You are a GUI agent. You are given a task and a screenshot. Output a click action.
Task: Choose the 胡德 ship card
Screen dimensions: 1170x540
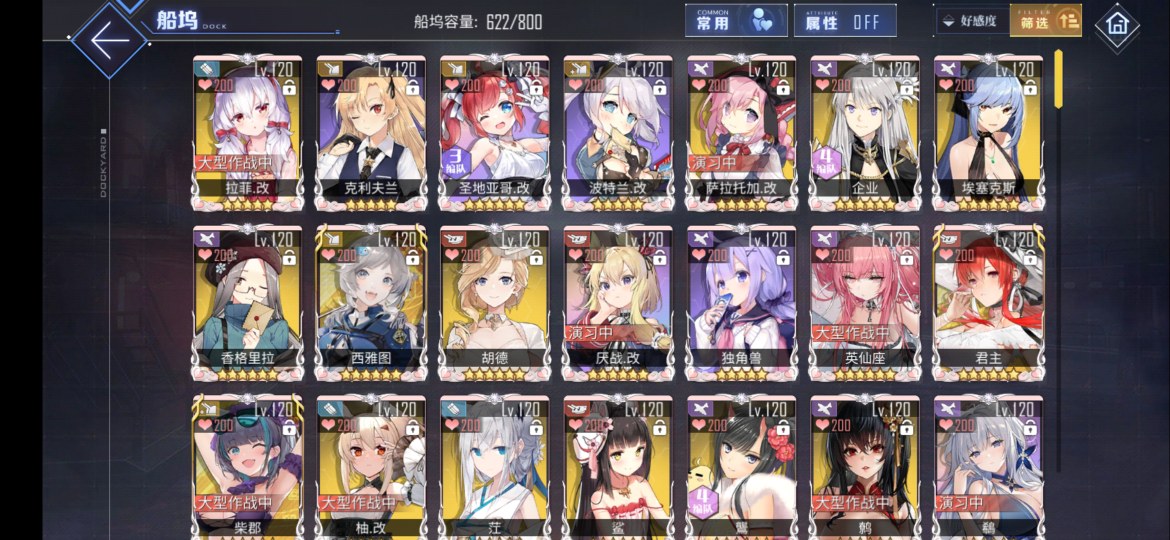494,300
